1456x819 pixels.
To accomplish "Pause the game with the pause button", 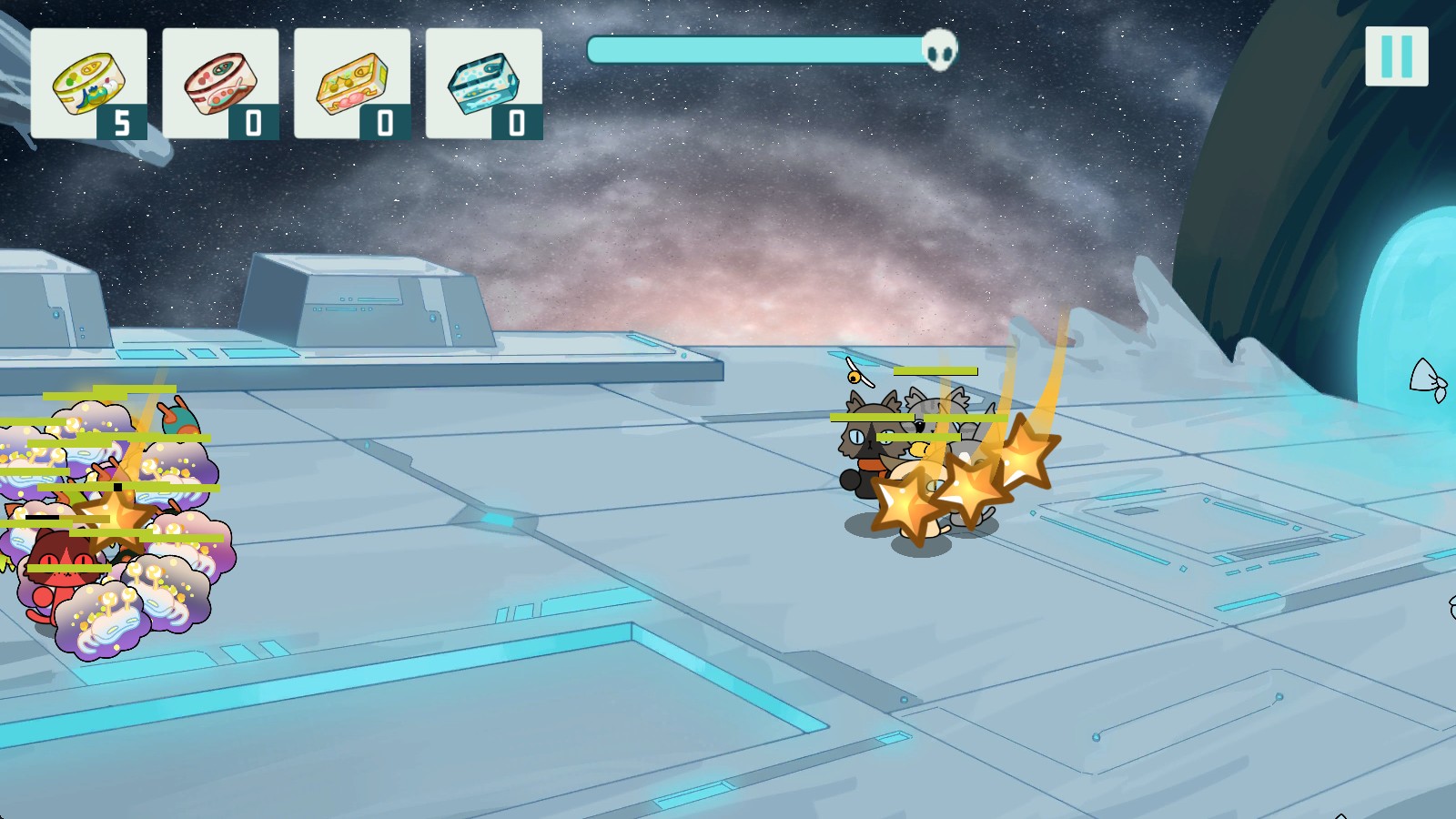I will [x=1396, y=56].
